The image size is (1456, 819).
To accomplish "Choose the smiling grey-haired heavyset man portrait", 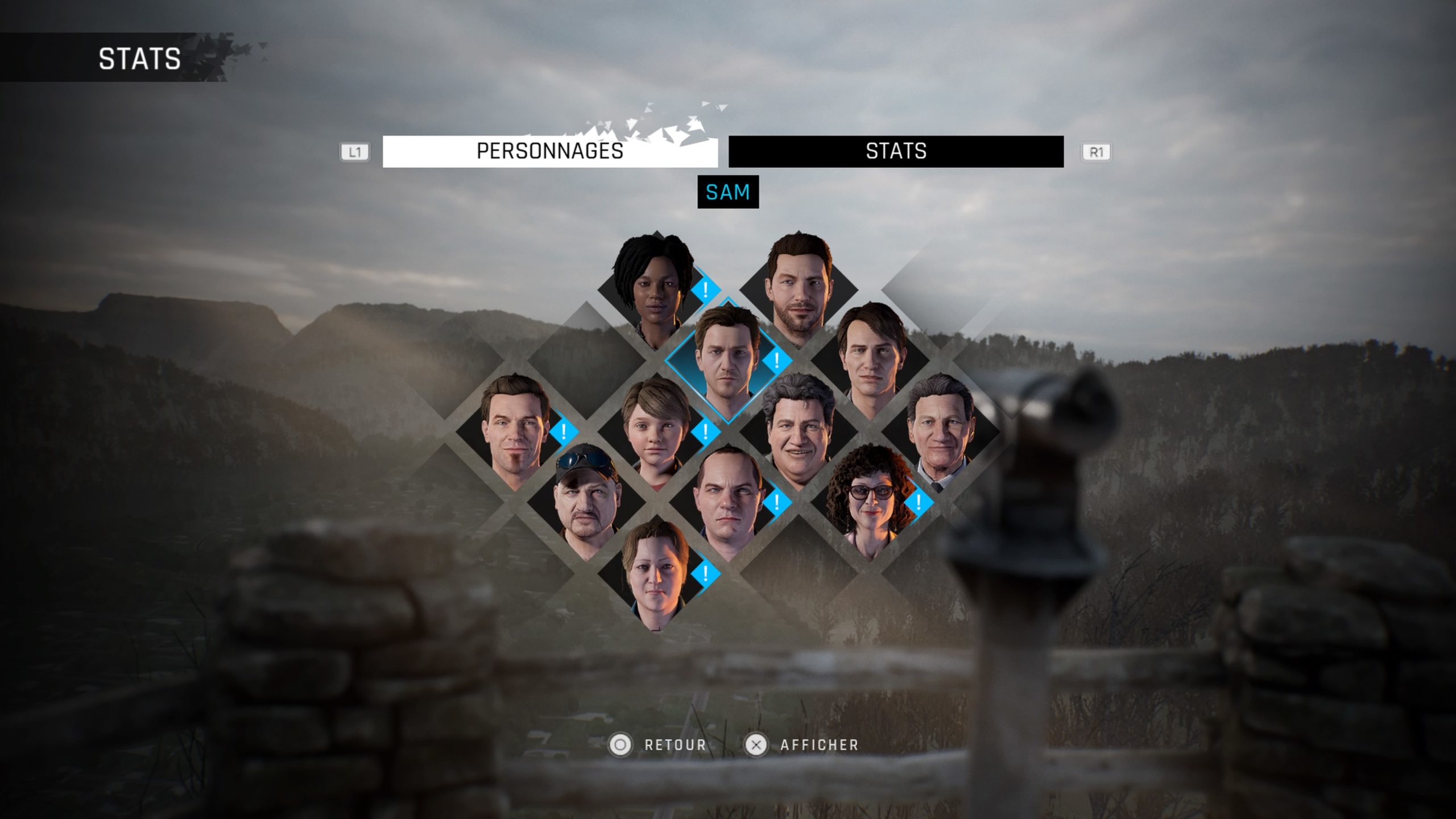I will (798, 432).
